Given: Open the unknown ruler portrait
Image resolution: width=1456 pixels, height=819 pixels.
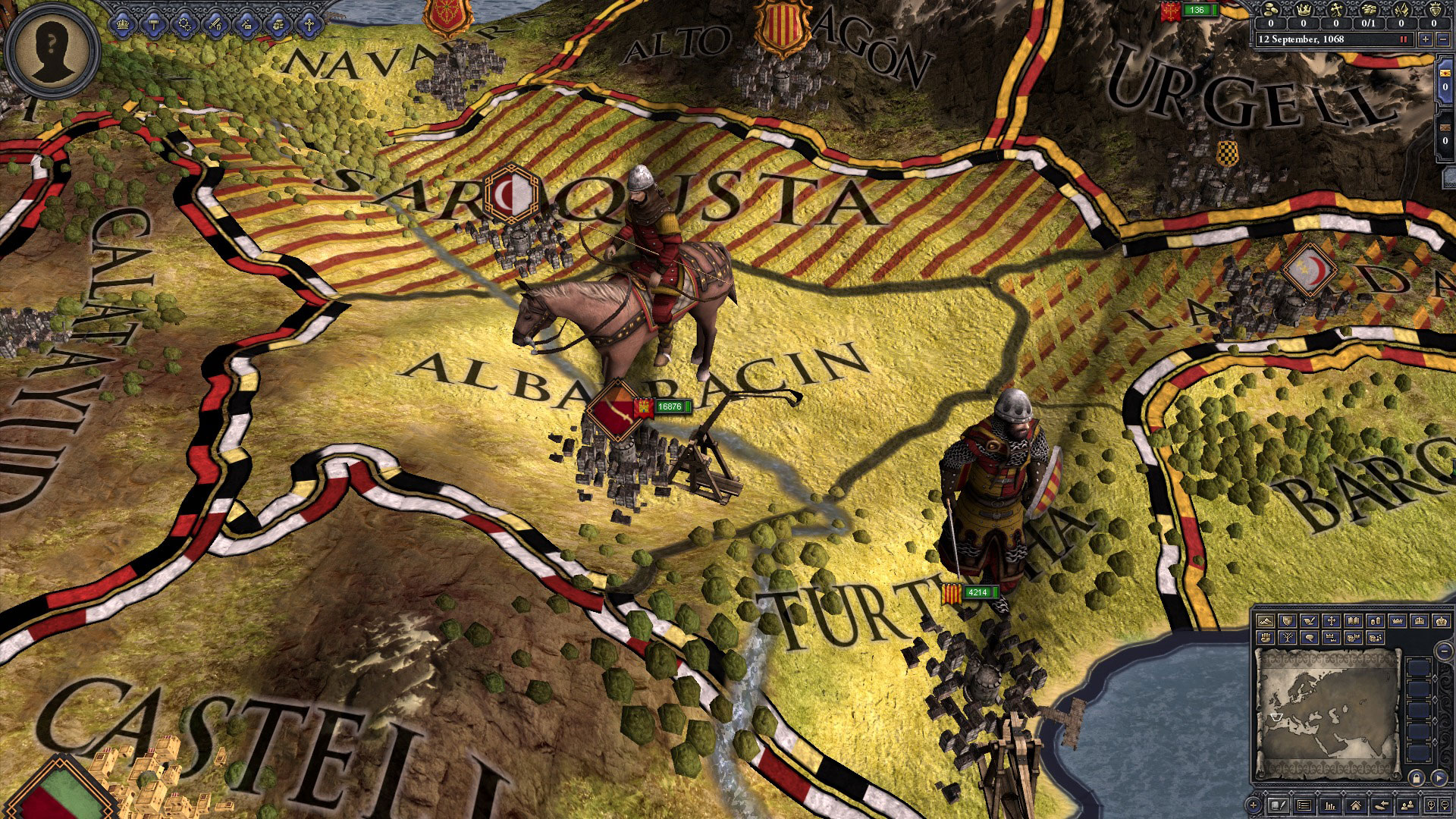Looking at the screenshot, I should click(x=52, y=52).
